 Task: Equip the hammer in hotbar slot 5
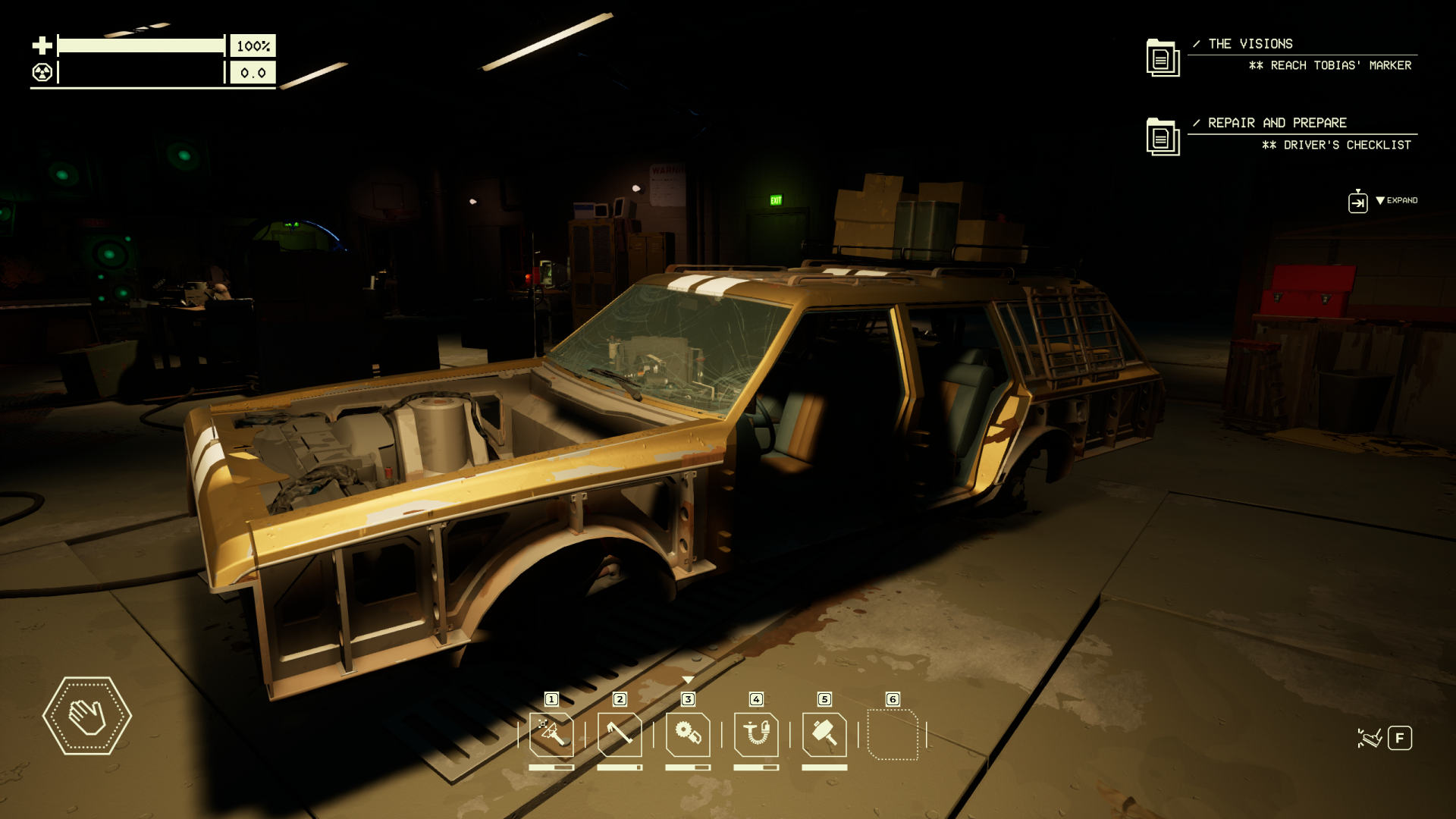[x=824, y=734]
